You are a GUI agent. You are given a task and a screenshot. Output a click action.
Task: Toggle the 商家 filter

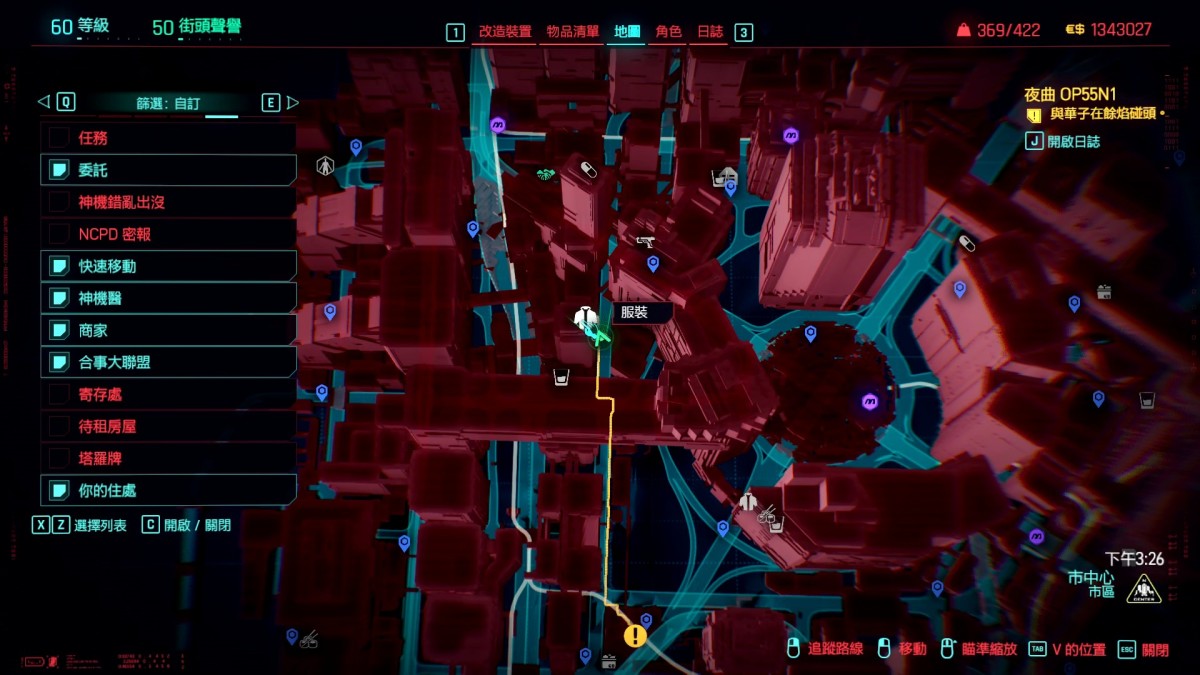click(168, 330)
